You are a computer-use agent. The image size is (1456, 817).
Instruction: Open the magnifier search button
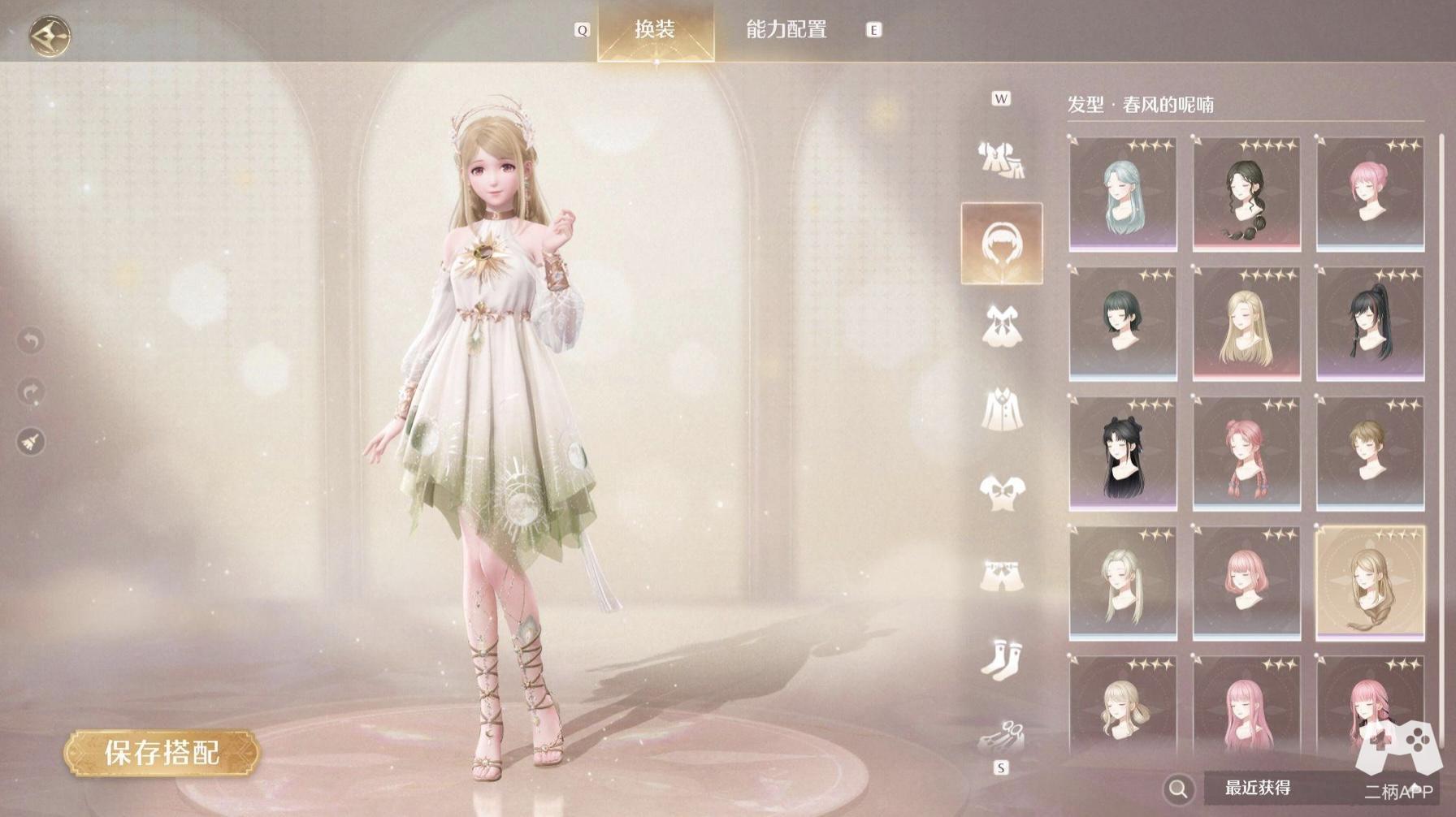(x=1178, y=788)
